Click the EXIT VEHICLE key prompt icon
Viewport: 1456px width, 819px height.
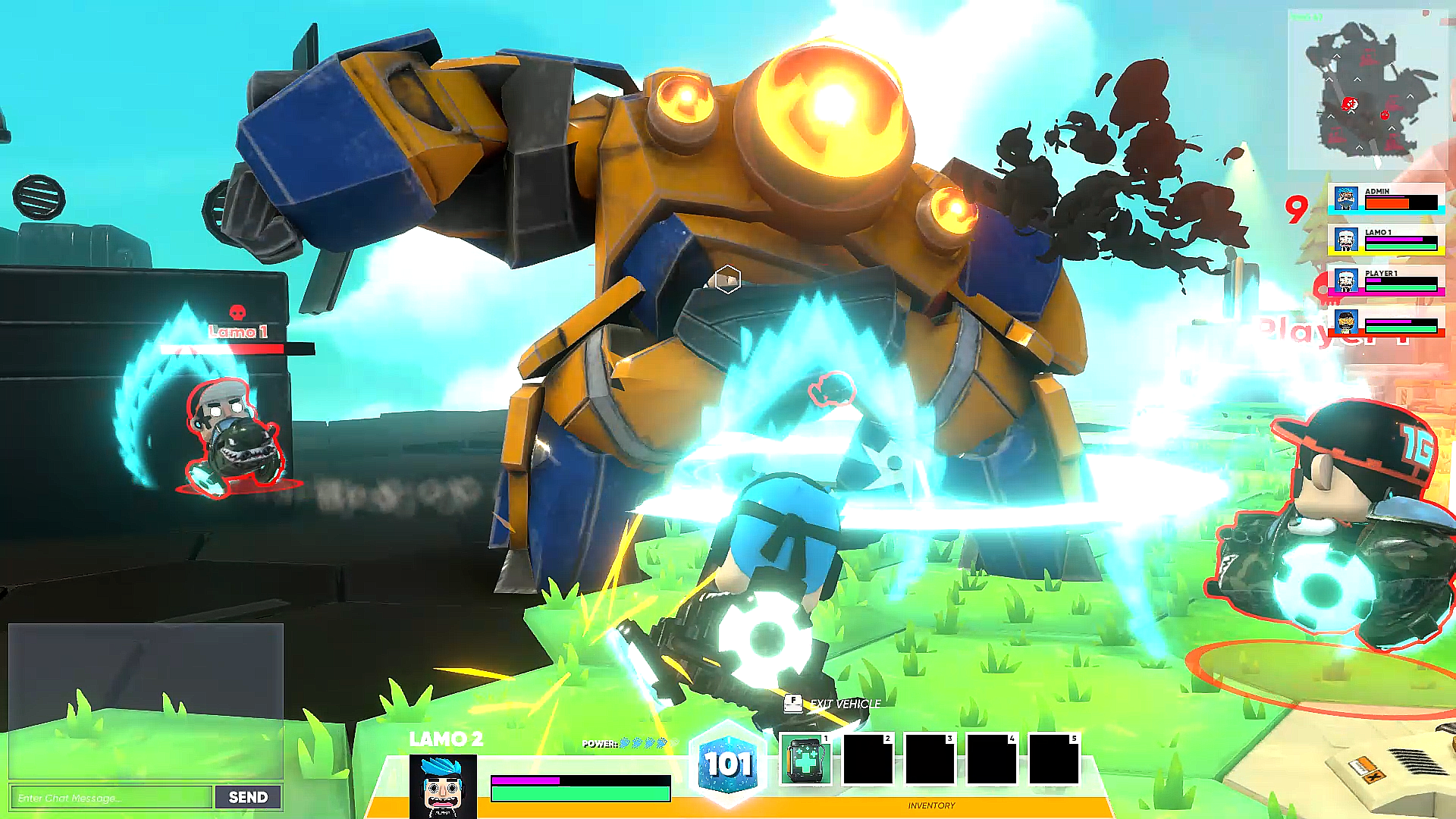point(793,704)
